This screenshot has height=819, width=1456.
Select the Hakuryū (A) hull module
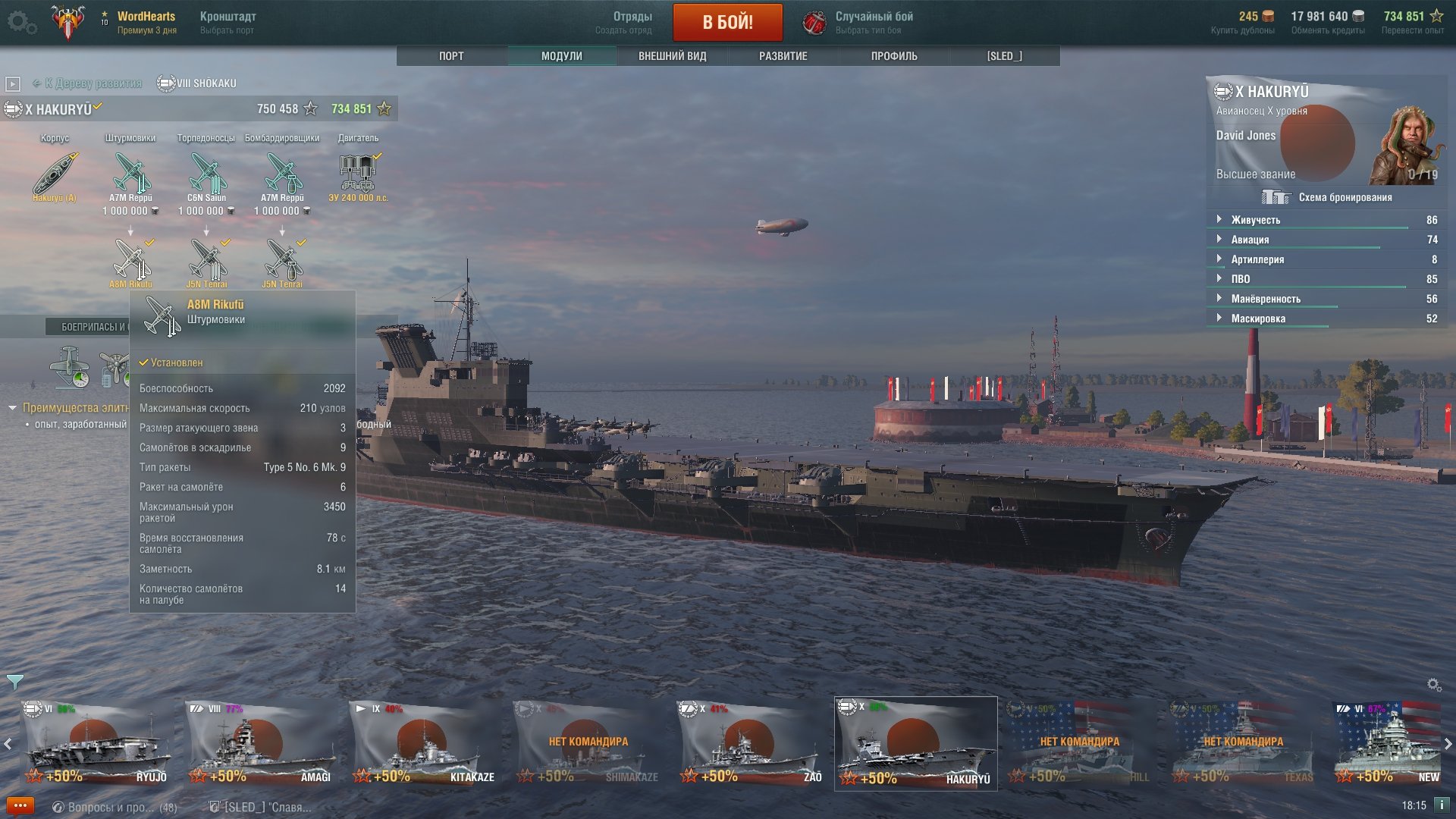[55, 174]
